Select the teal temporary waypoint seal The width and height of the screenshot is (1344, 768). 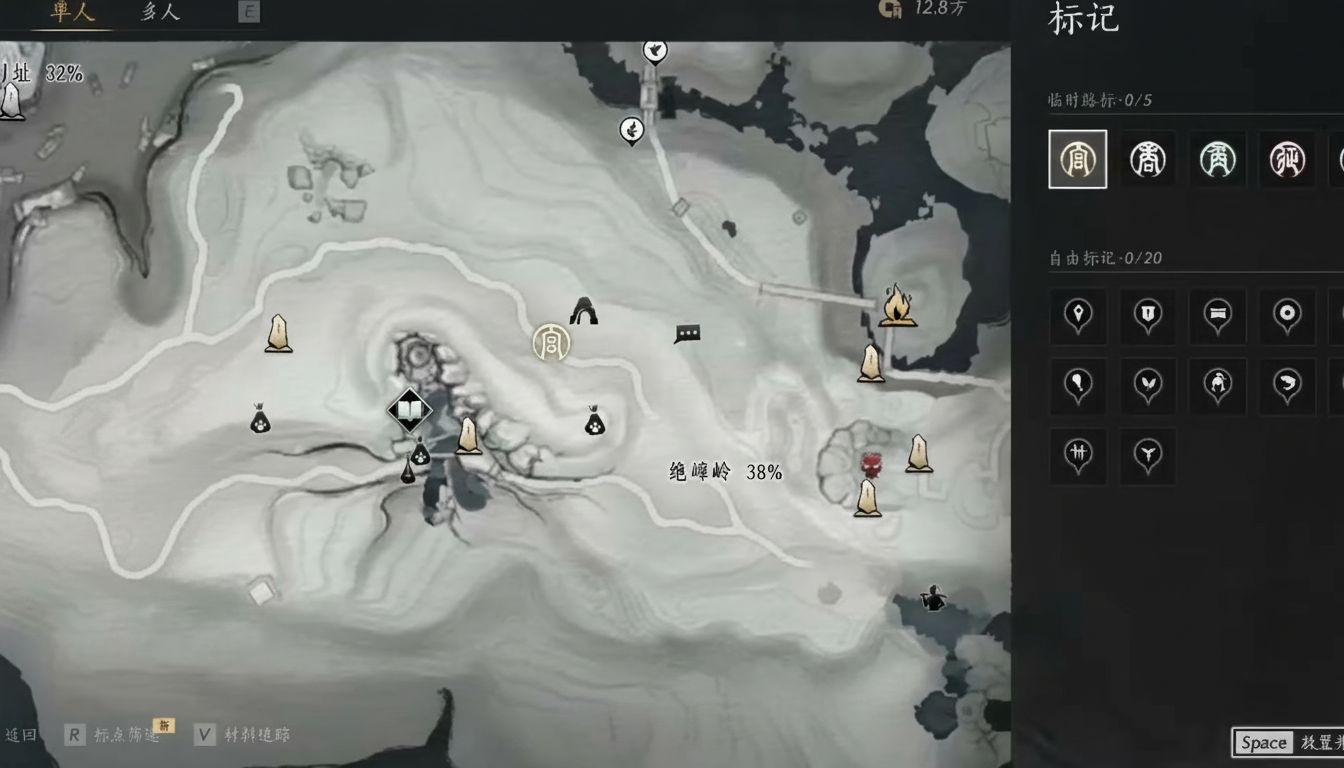click(1218, 159)
